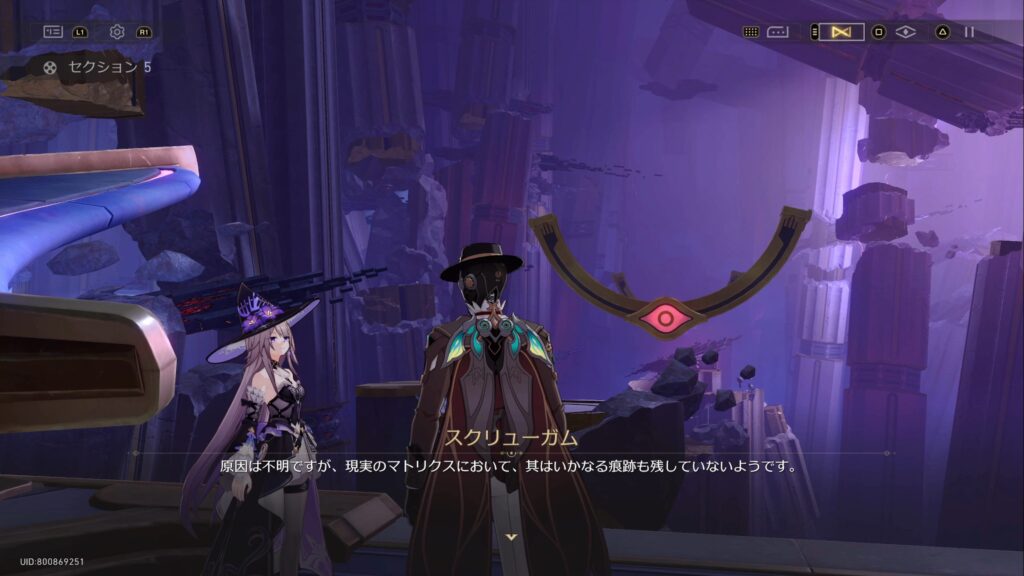Activate the yellow bowtie skip button
Image resolution: width=1024 pixels, height=576 pixels.
[x=841, y=32]
